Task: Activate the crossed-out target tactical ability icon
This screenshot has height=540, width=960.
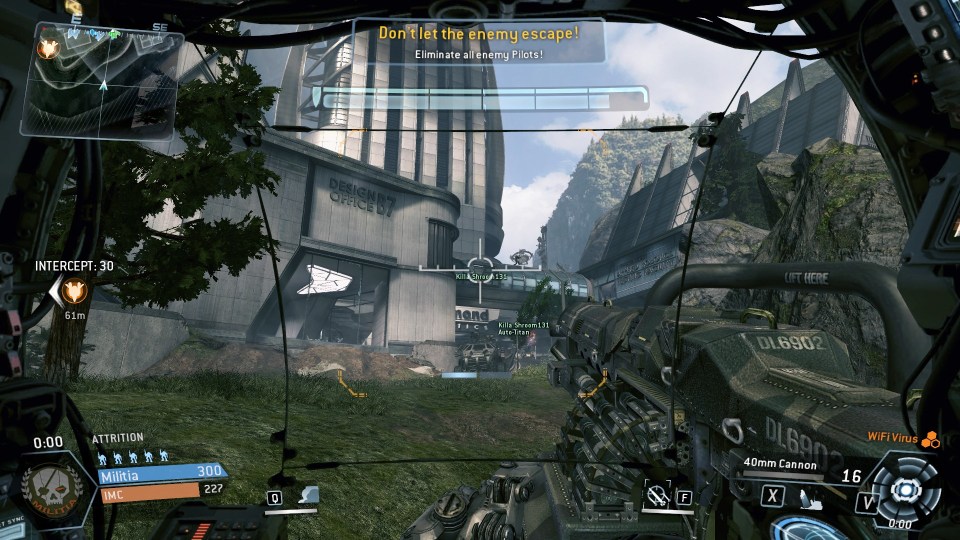Action: [x=656, y=492]
